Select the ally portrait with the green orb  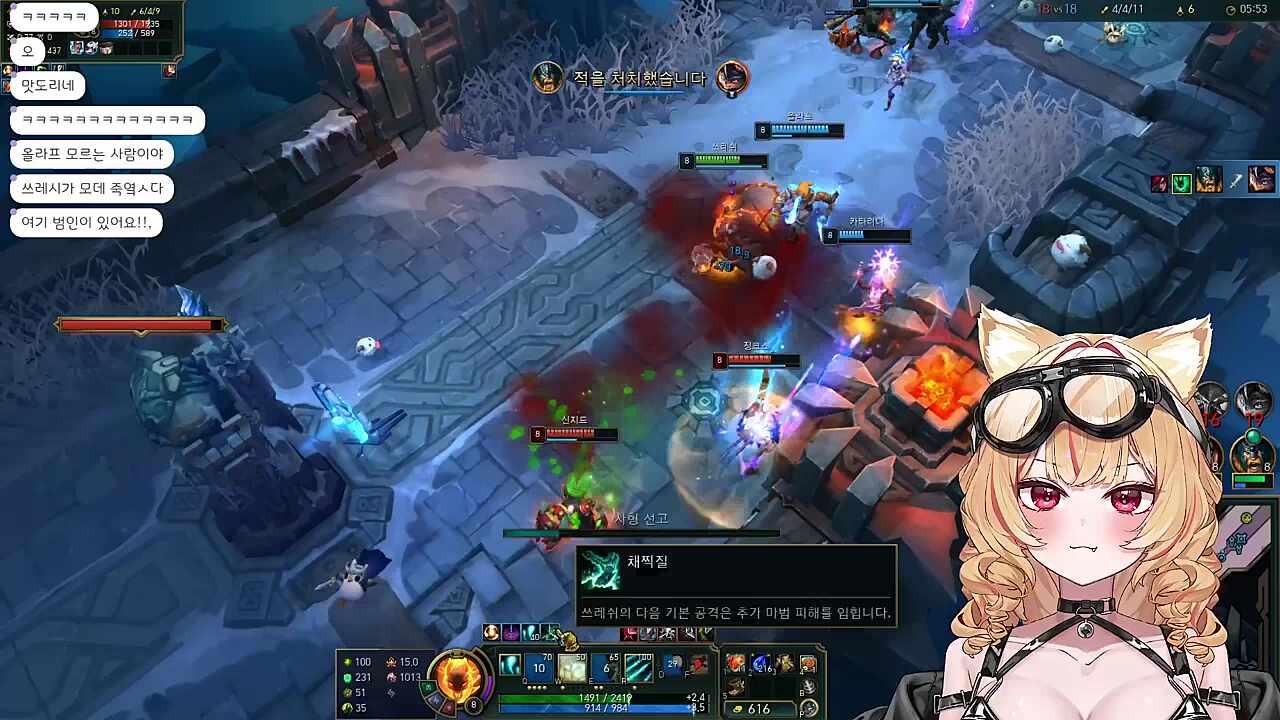click(1252, 452)
